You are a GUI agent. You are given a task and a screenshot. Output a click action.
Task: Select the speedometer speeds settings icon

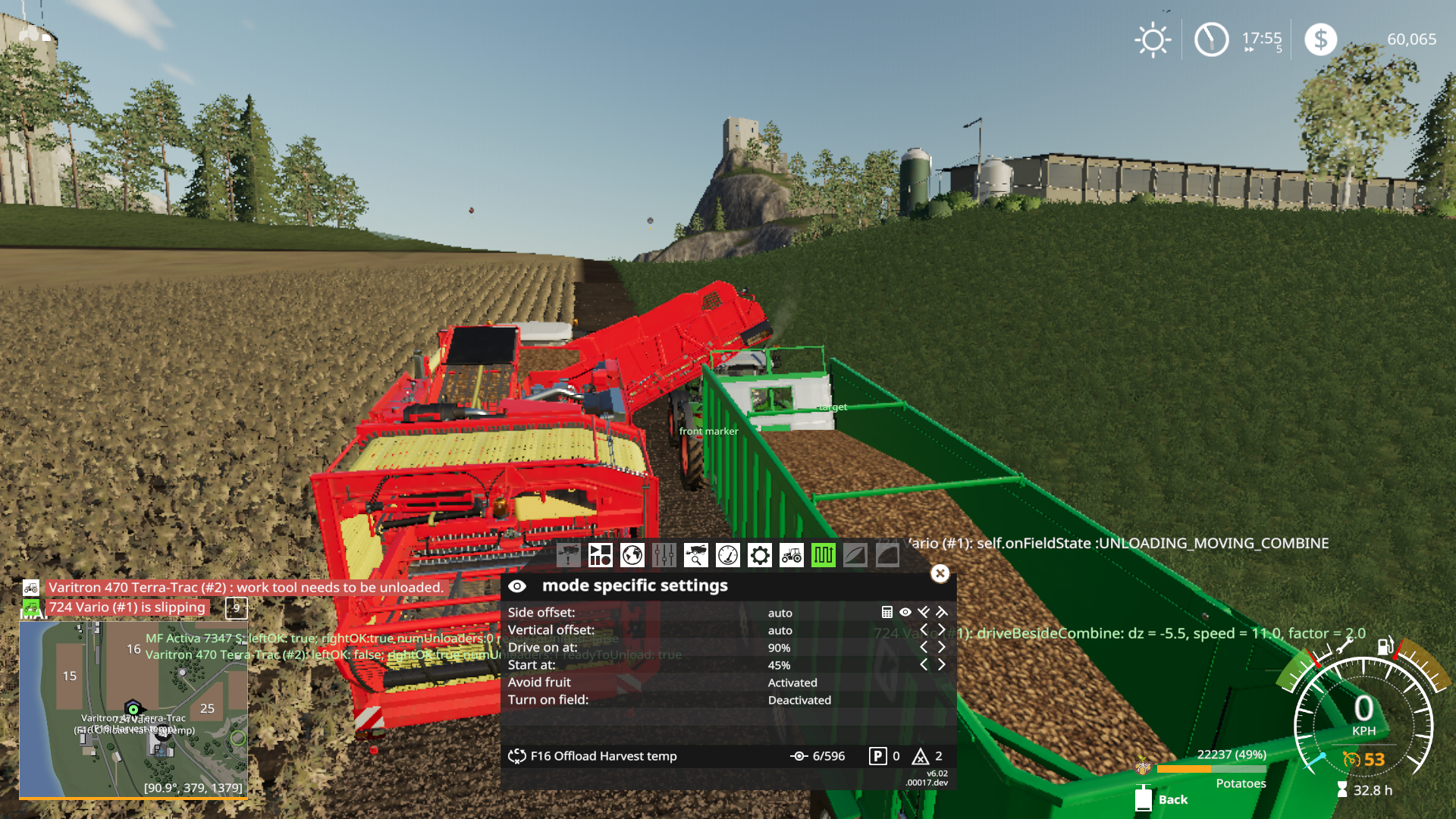click(728, 556)
